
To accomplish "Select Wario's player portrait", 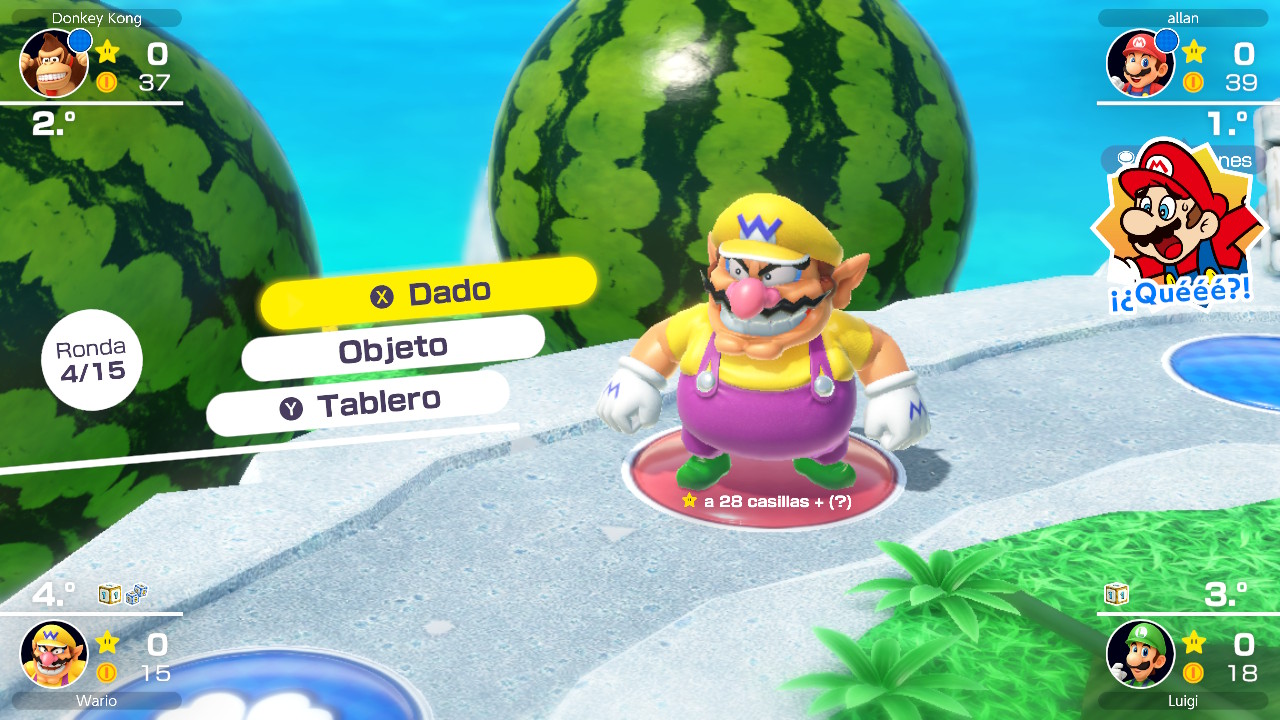I will (x=53, y=654).
